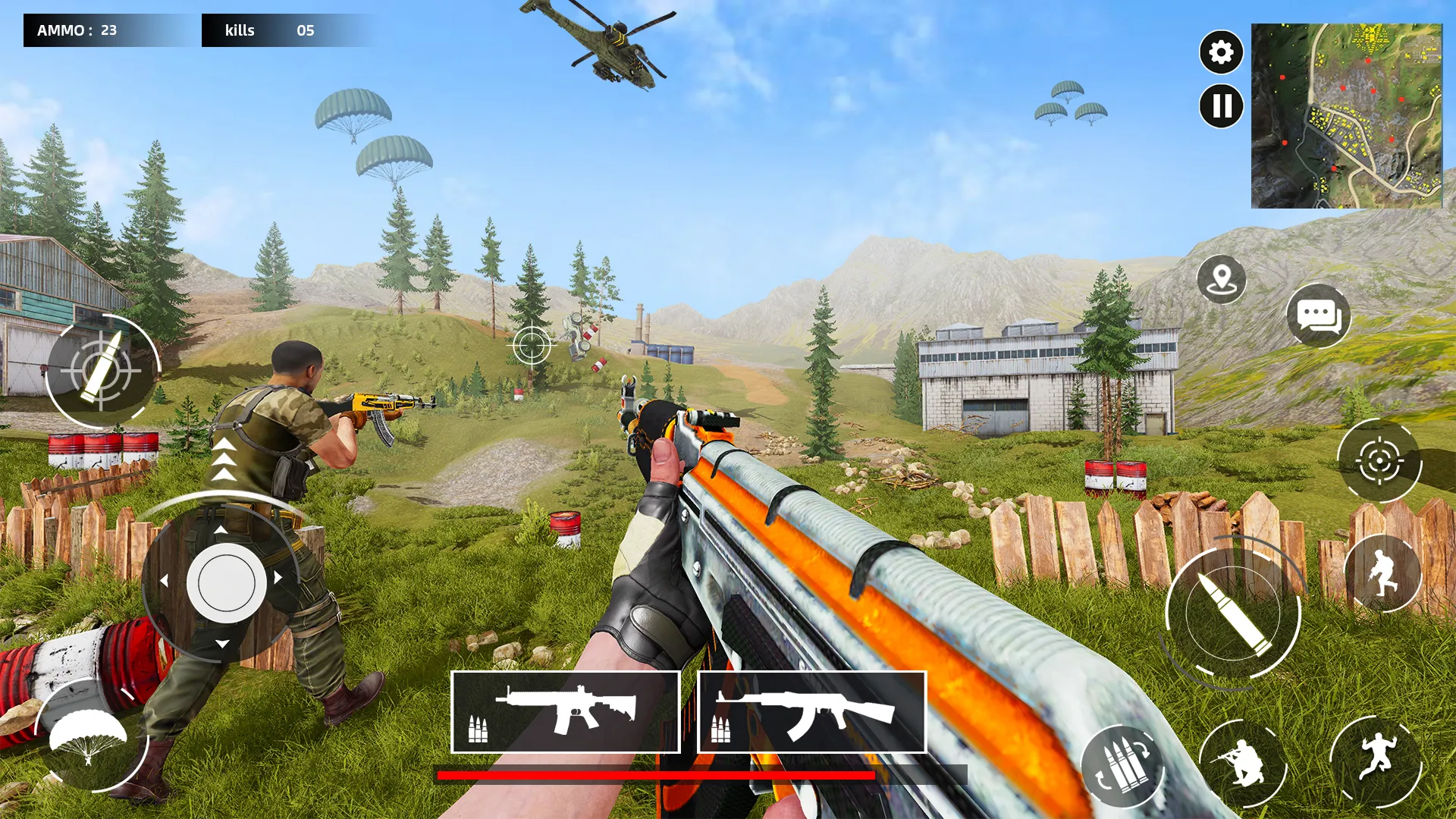Tap the AMMO counter display
The height and width of the screenshot is (819, 1456).
[x=76, y=30]
